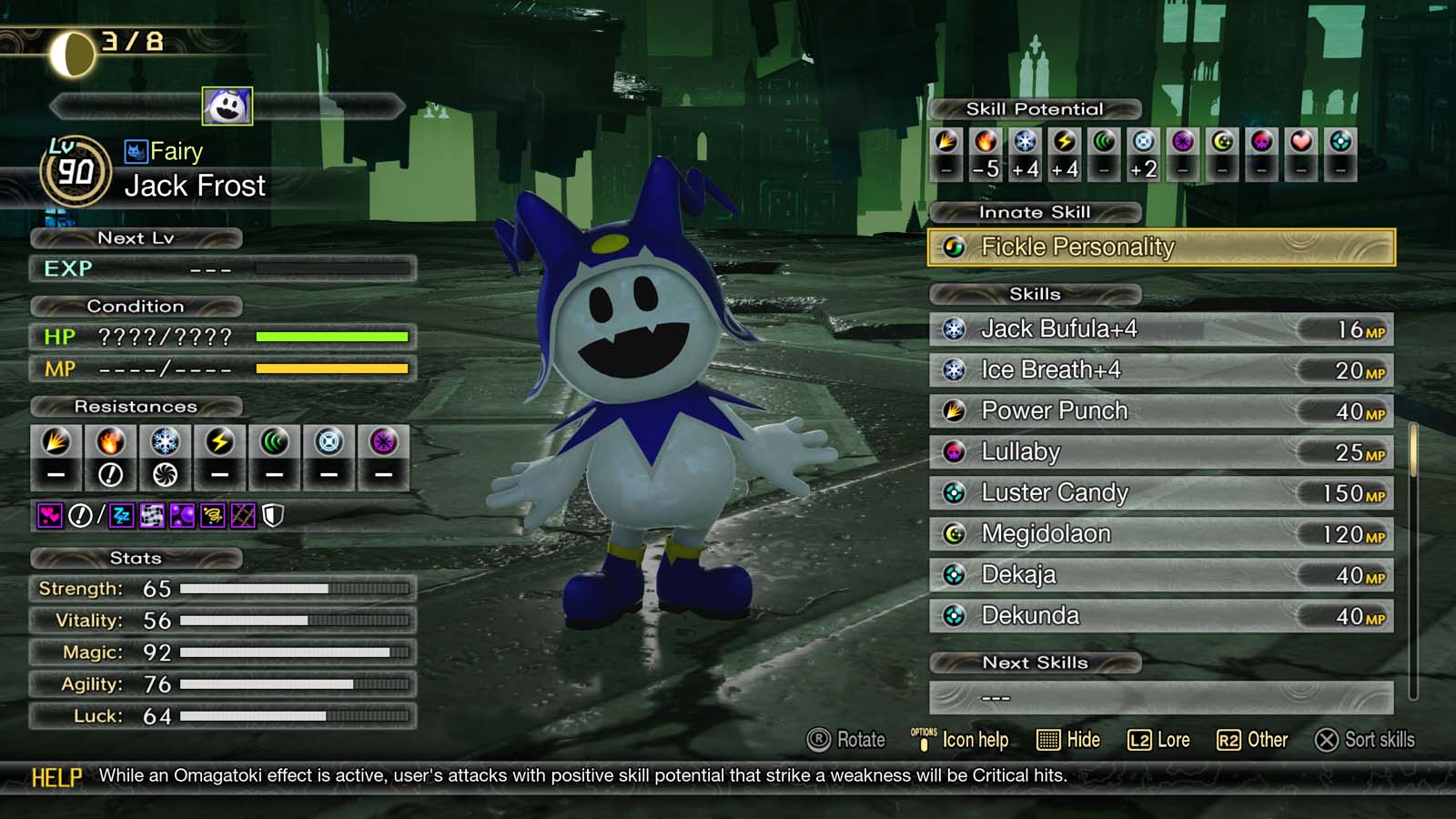Click the pink hearts Charm ailment icon
This screenshot has width=1456, height=819.
click(x=52, y=516)
